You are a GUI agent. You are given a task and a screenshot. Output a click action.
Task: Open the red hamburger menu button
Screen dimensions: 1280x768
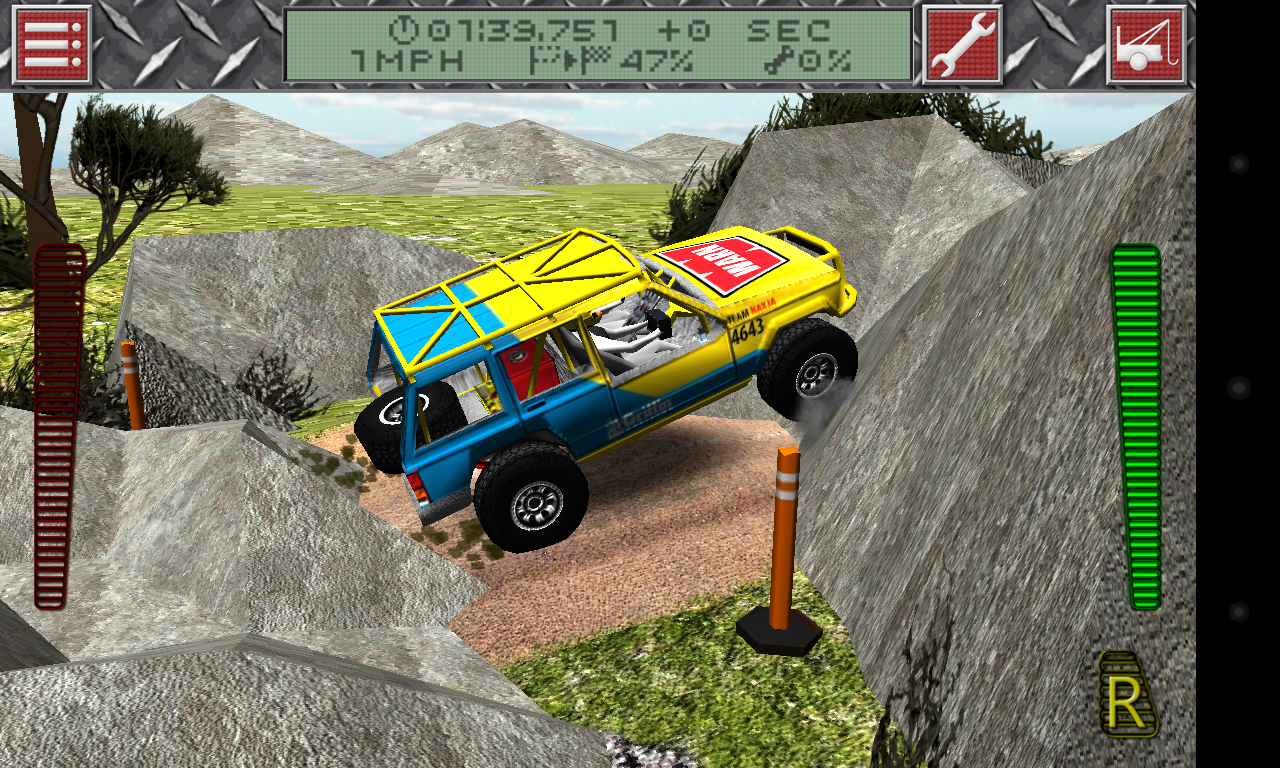pyautogui.click(x=52, y=45)
